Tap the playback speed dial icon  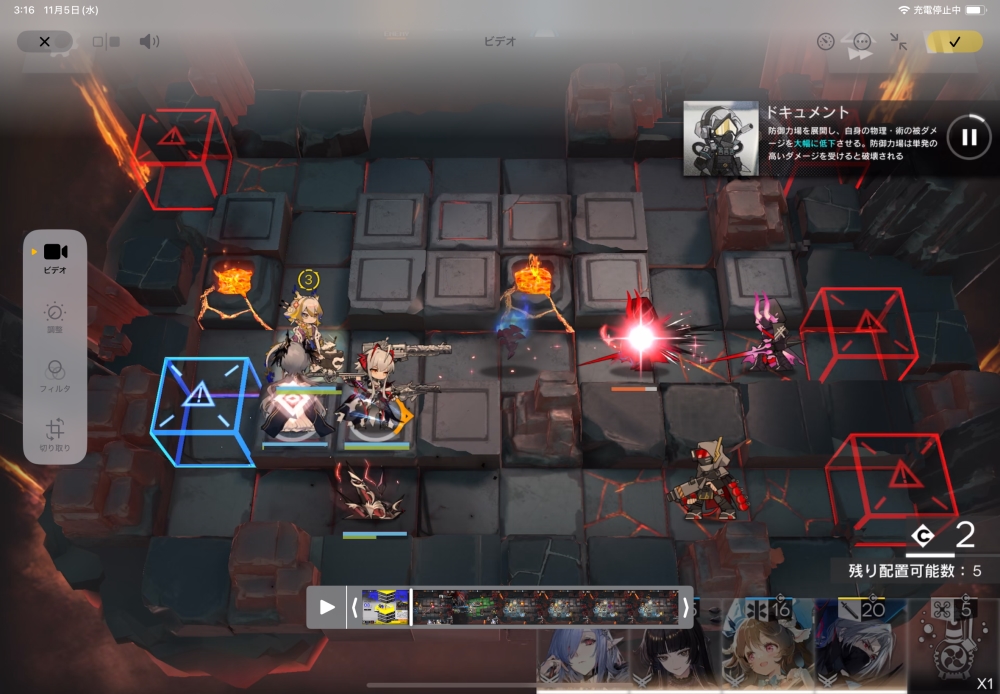[825, 41]
